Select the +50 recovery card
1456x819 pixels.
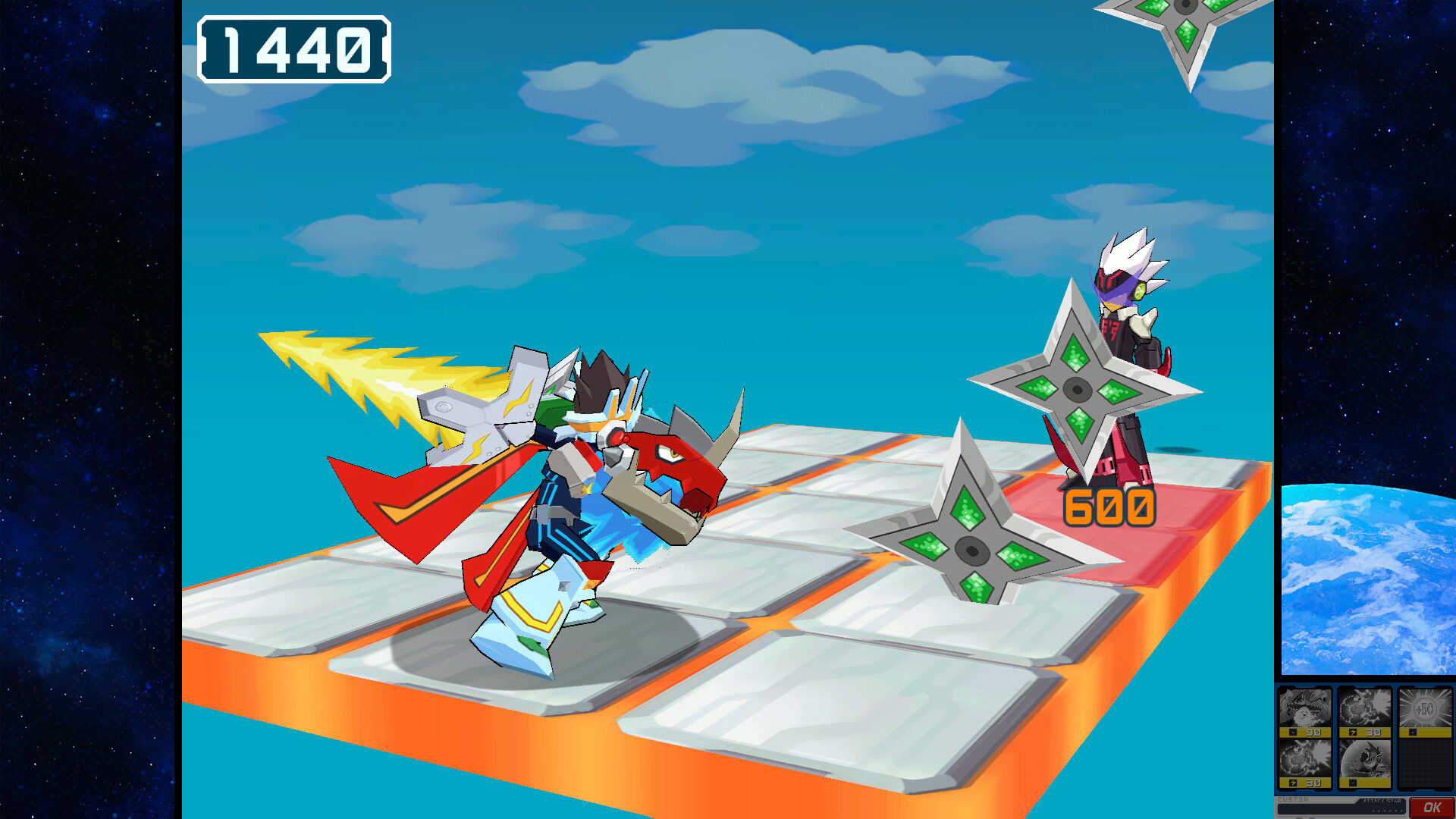tap(1426, 708)
